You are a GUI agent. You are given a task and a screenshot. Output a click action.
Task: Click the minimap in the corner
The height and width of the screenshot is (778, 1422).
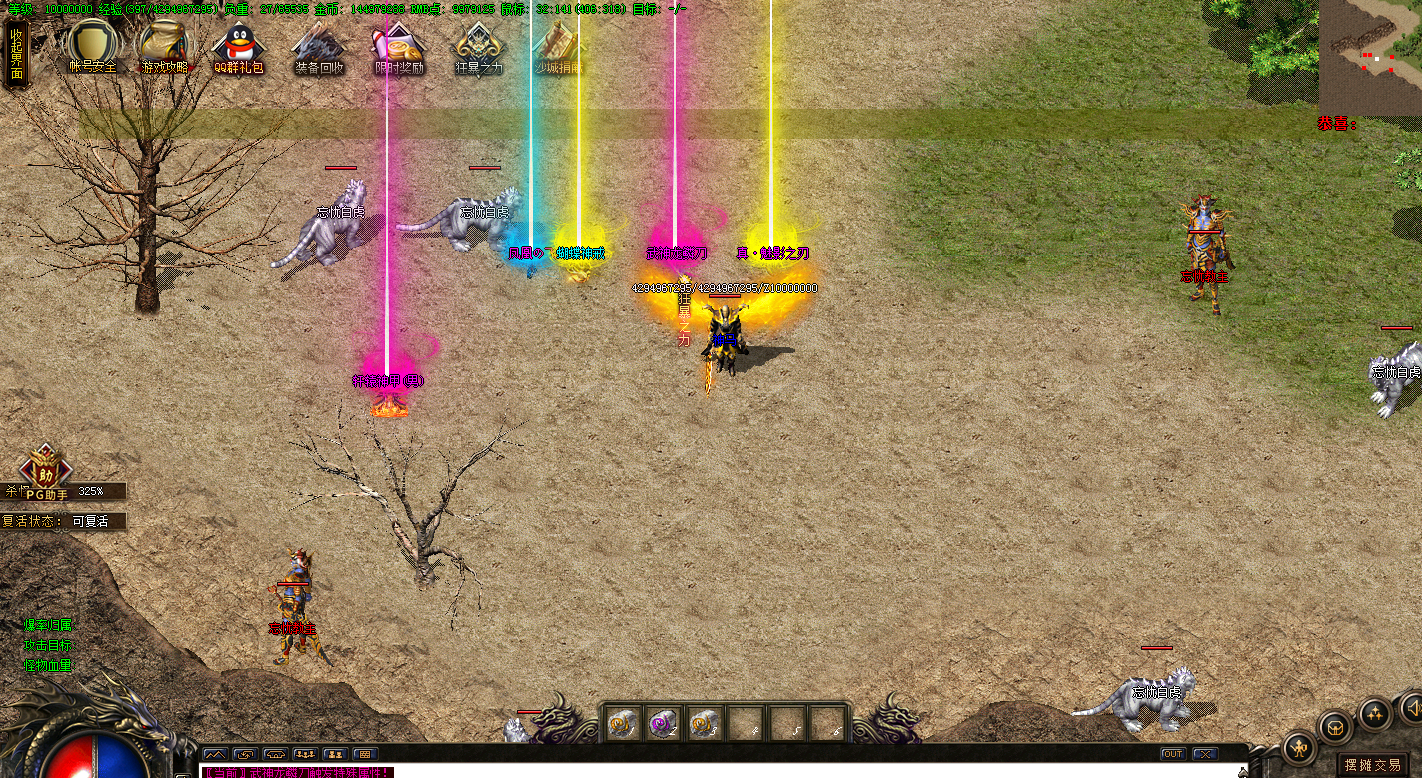(1370, 57)
